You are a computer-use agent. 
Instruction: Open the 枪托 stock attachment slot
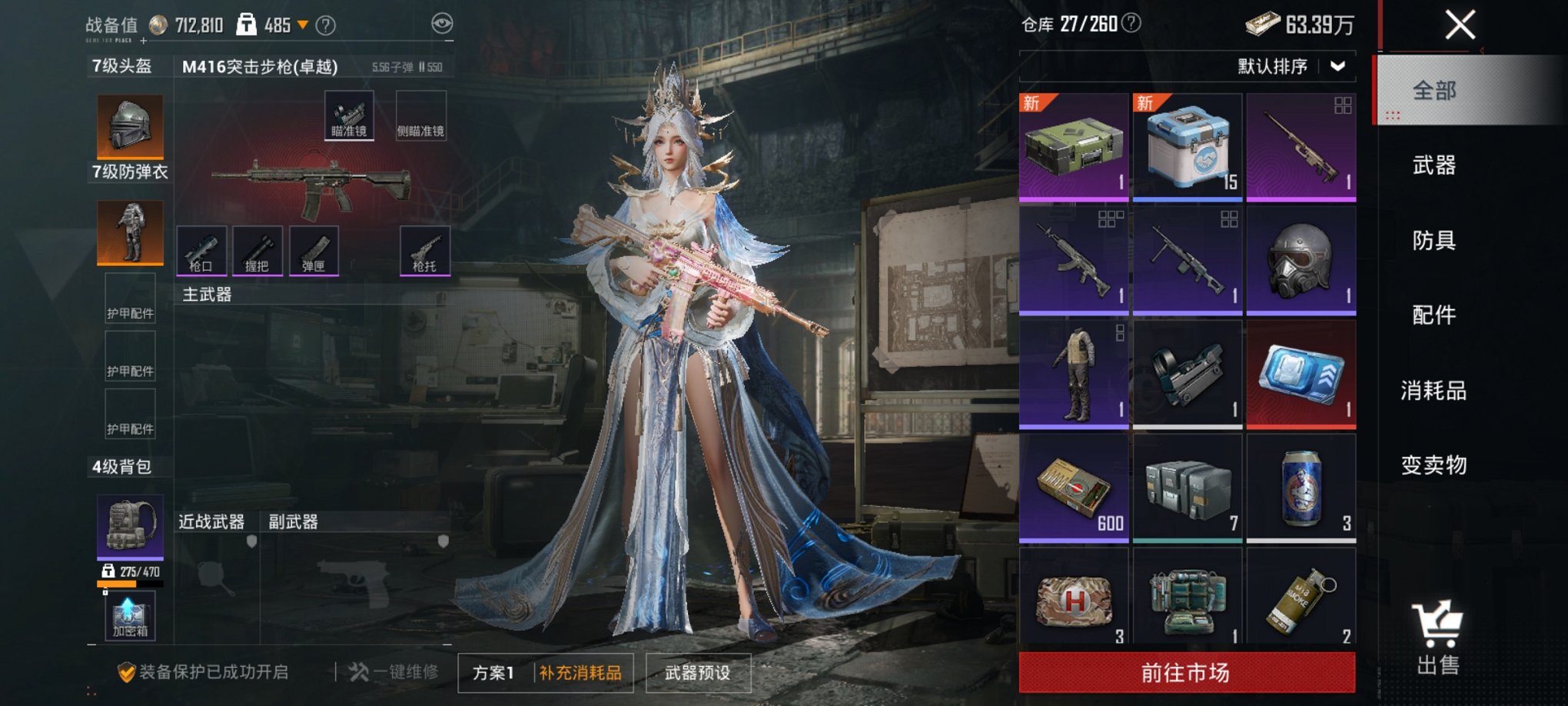coord(422,251)
